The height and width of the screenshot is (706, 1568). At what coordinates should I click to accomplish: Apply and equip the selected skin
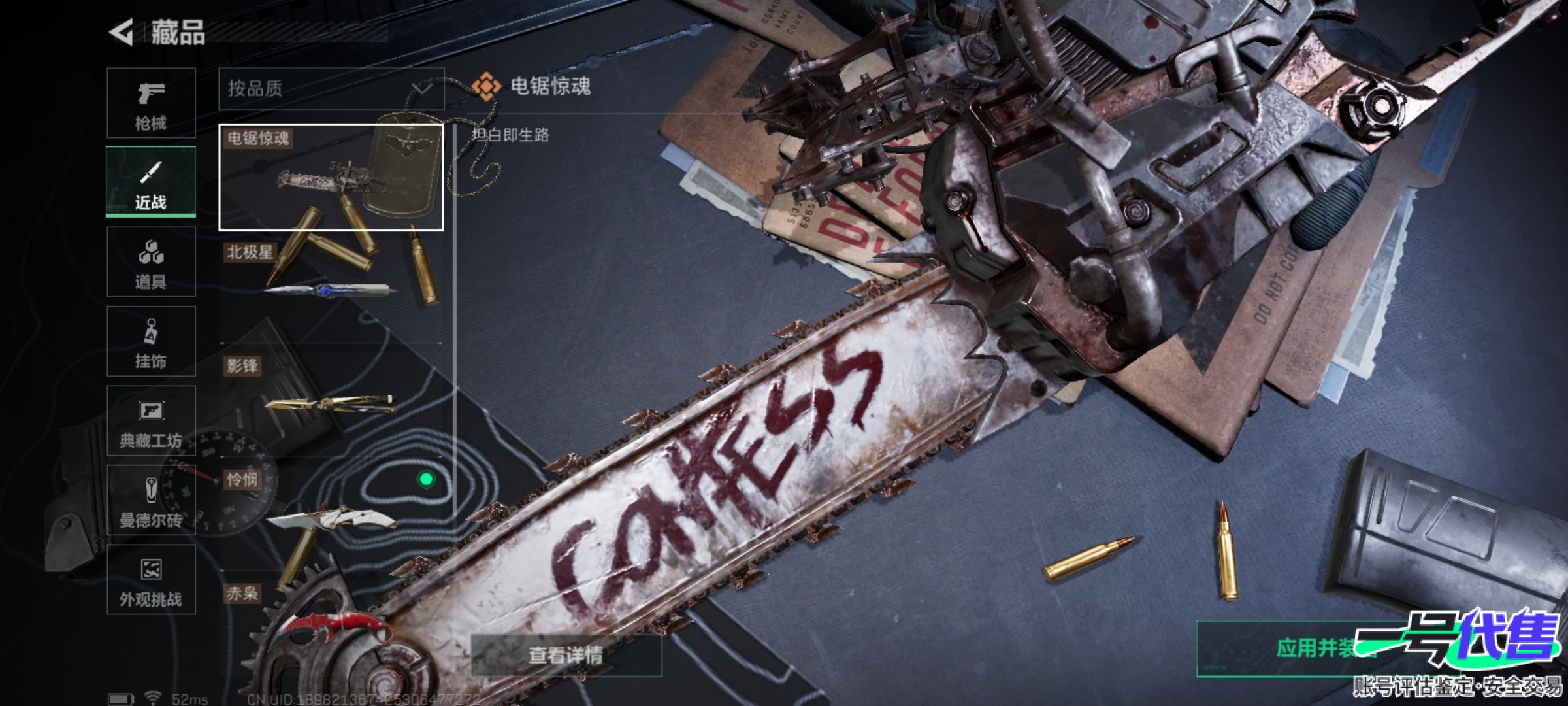[1313, 648]
